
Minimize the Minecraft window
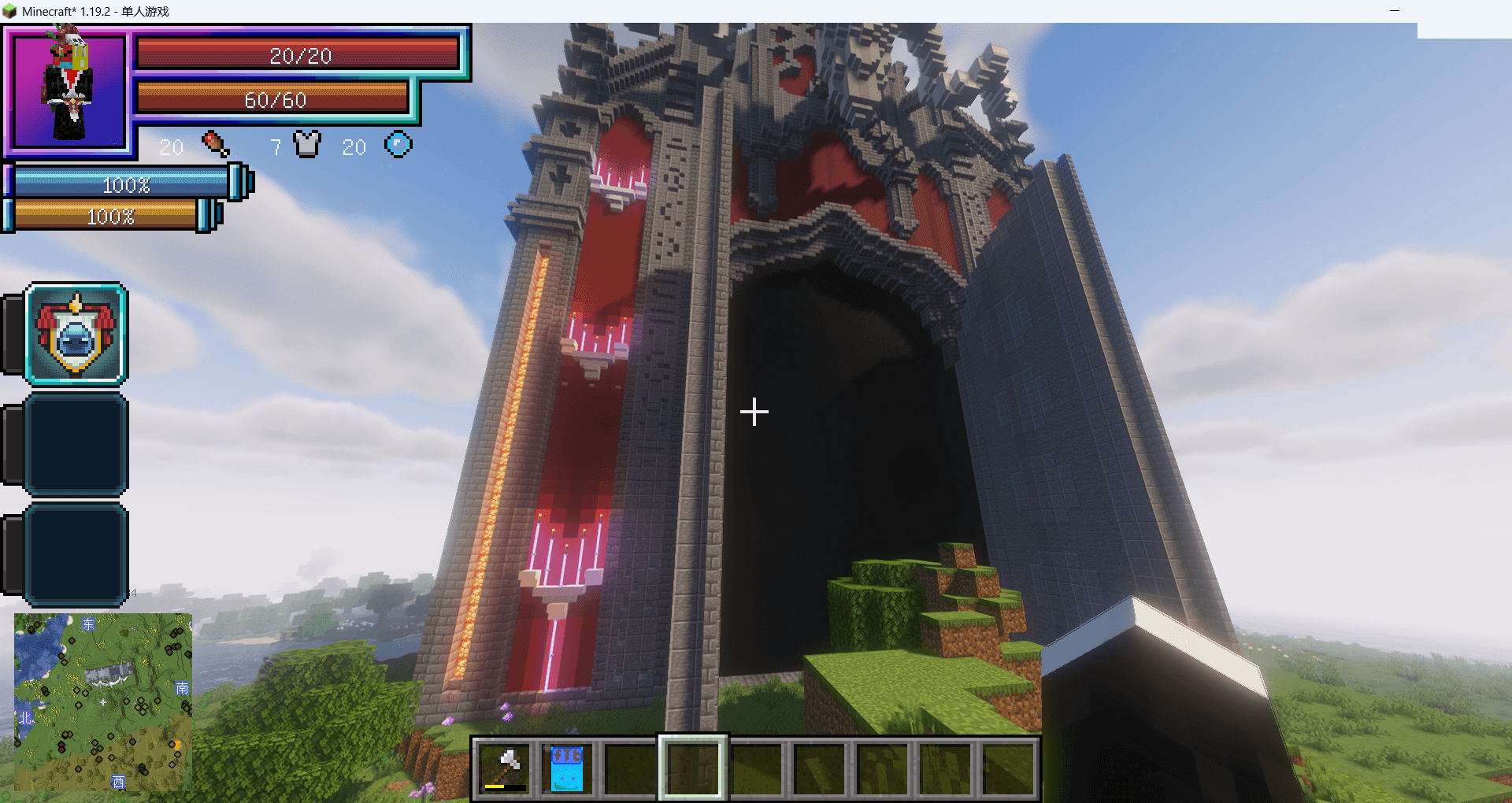(1394, 11)
